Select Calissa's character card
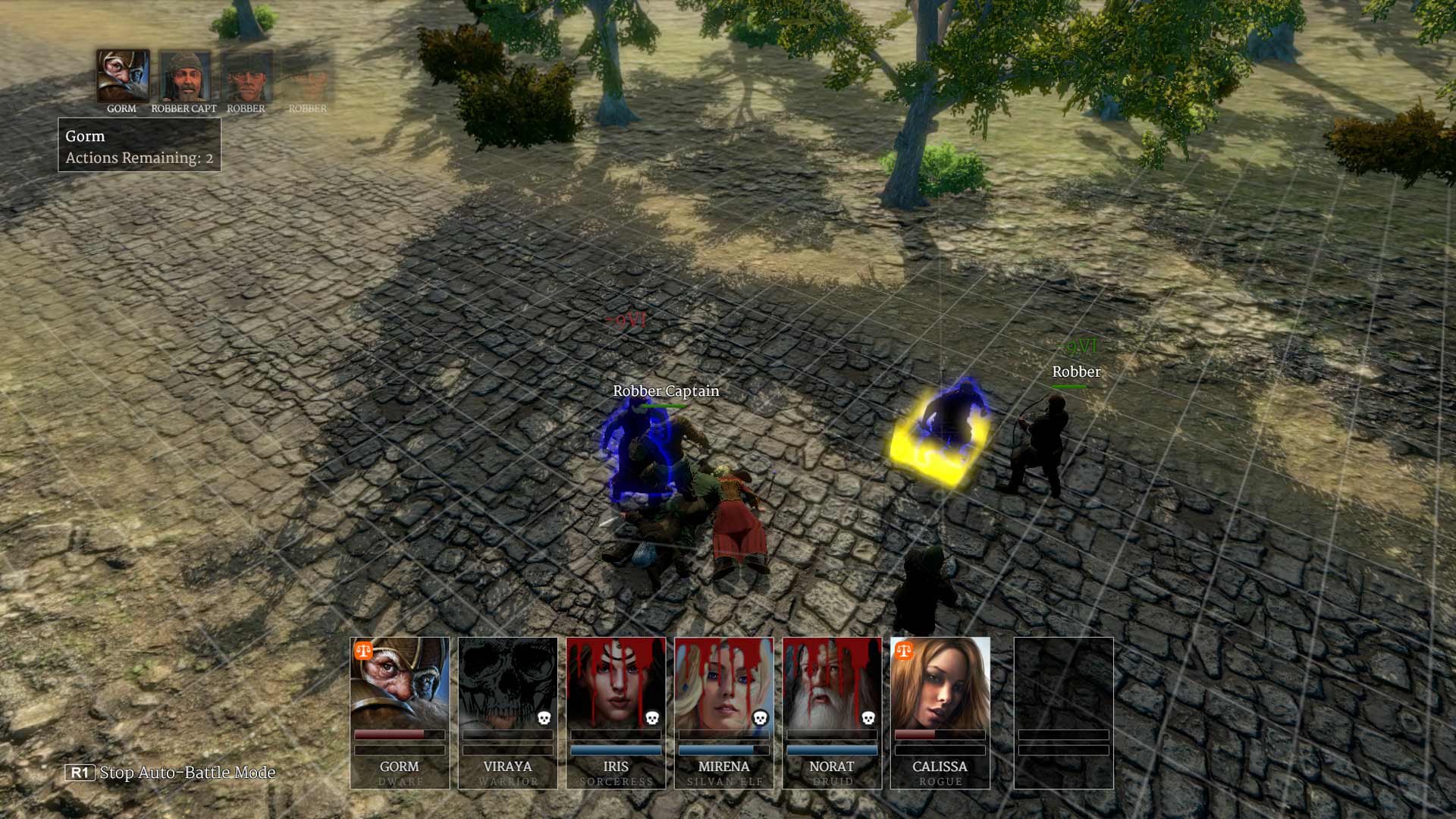Viewport: 1456px width, 819px height. 941,713
